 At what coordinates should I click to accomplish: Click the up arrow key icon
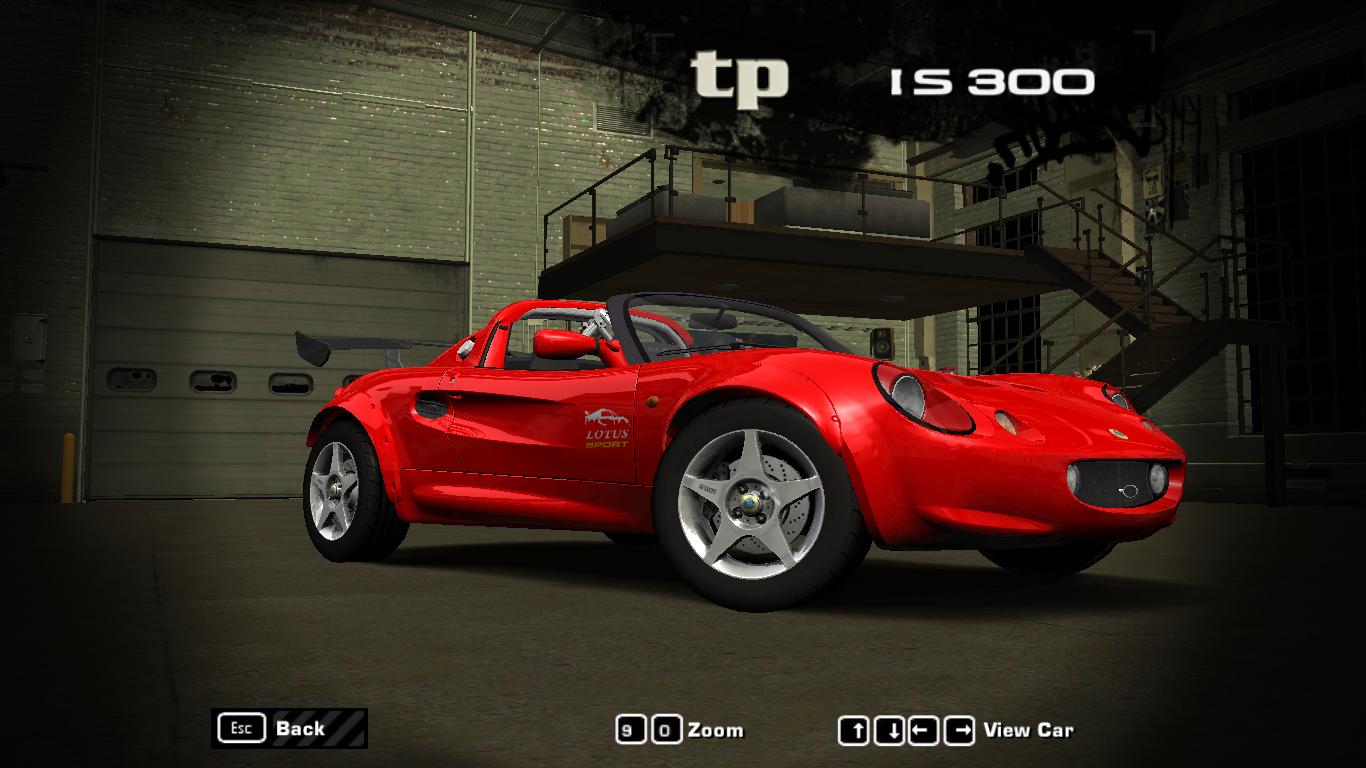854,730
